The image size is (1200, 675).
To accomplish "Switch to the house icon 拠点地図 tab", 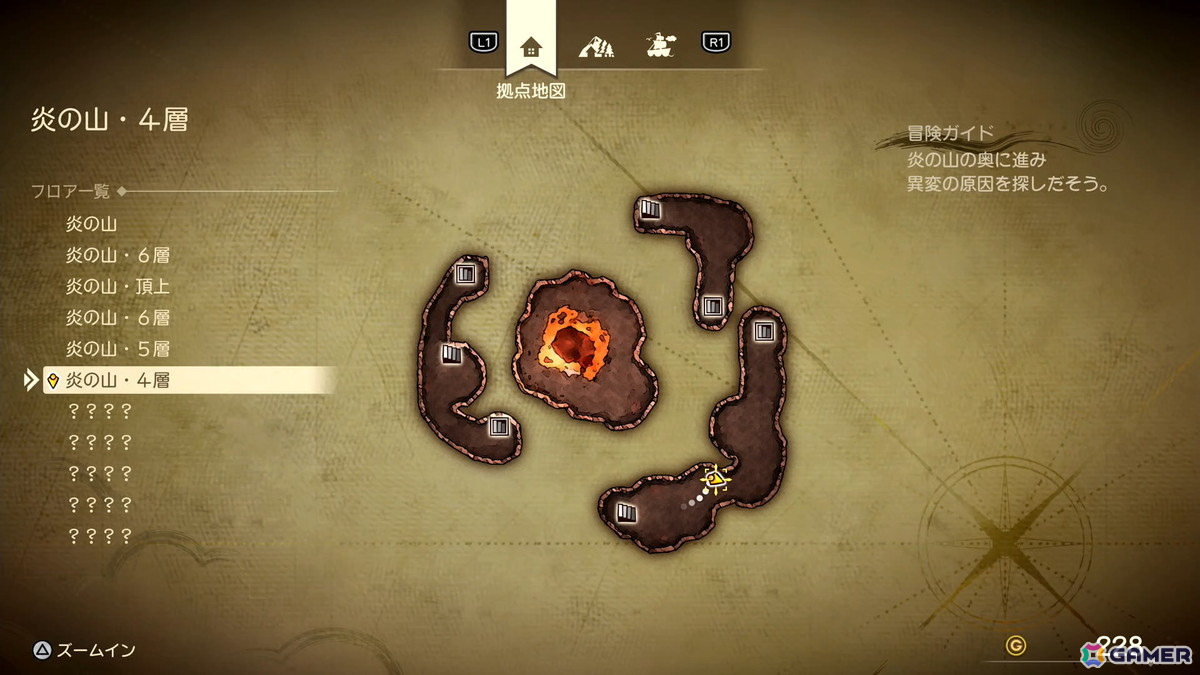I will (531, 46).
